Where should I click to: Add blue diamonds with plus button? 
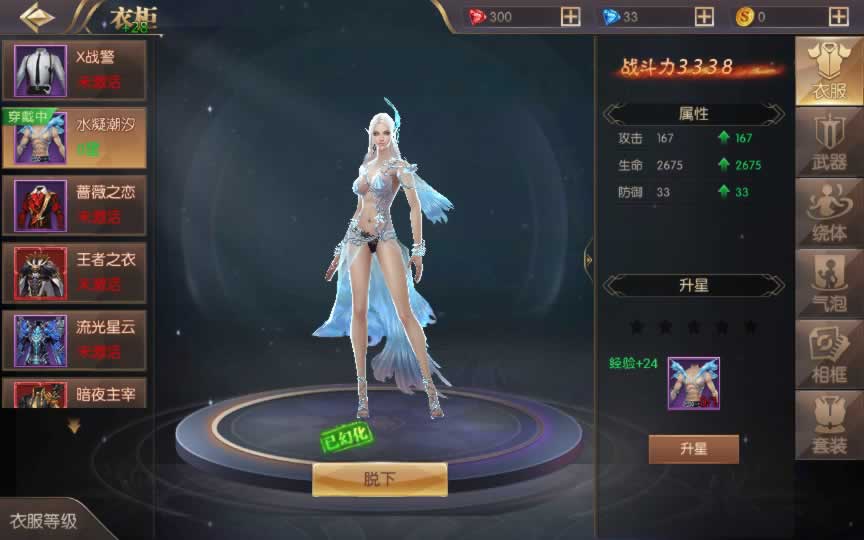pos(704,17)
